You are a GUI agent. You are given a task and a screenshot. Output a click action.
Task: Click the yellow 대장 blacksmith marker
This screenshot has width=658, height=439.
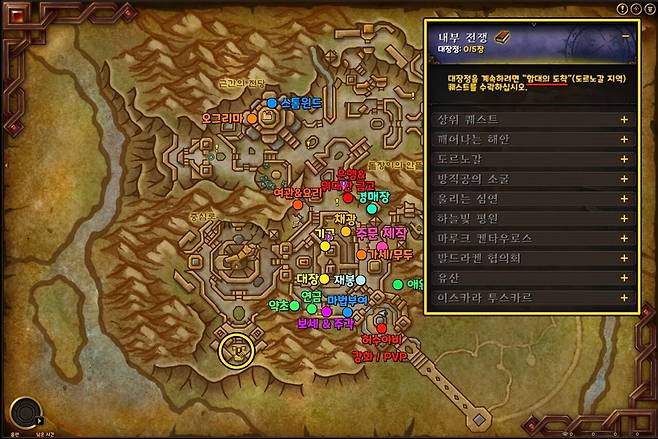click(x=324, y=279)
